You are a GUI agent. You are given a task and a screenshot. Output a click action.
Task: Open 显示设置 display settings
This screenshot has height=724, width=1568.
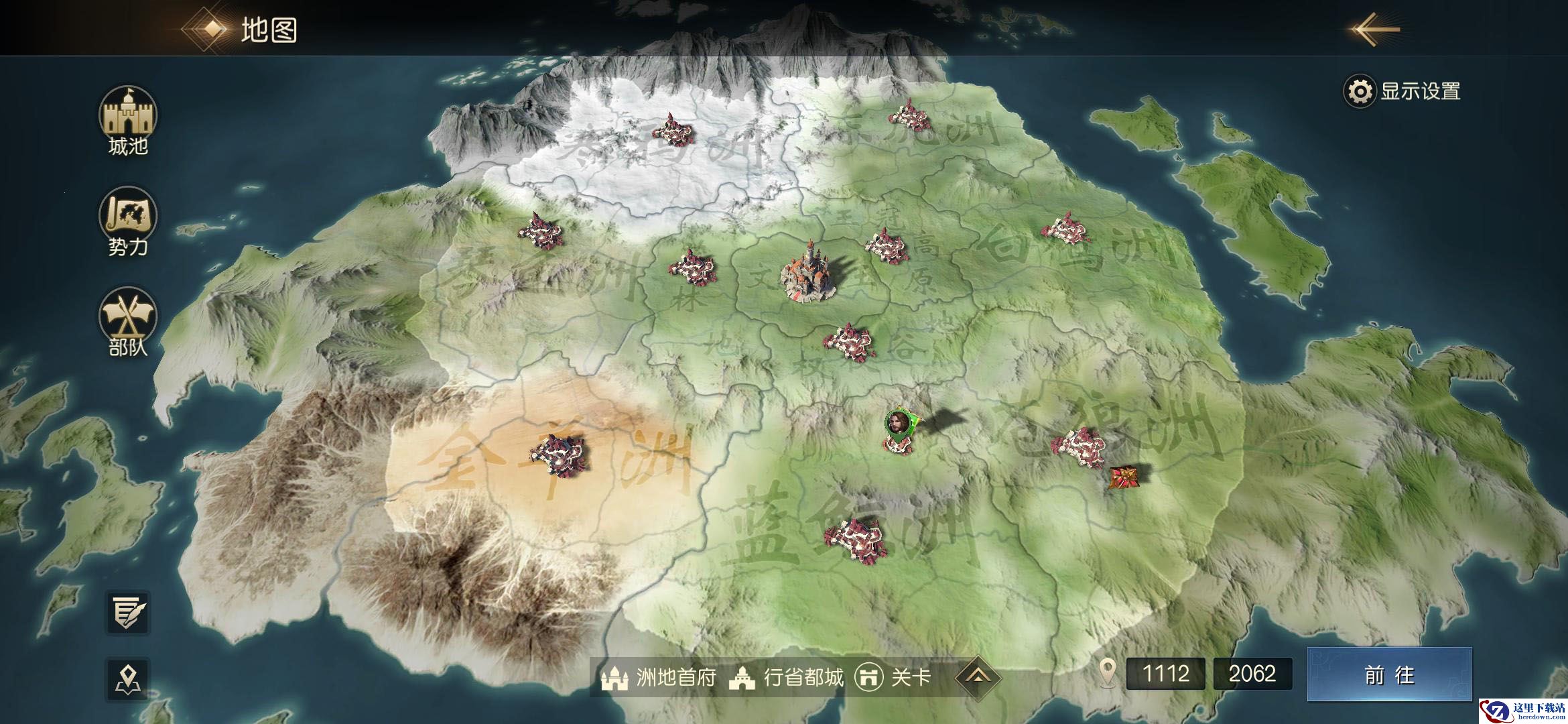click(x=1402, y=91)
